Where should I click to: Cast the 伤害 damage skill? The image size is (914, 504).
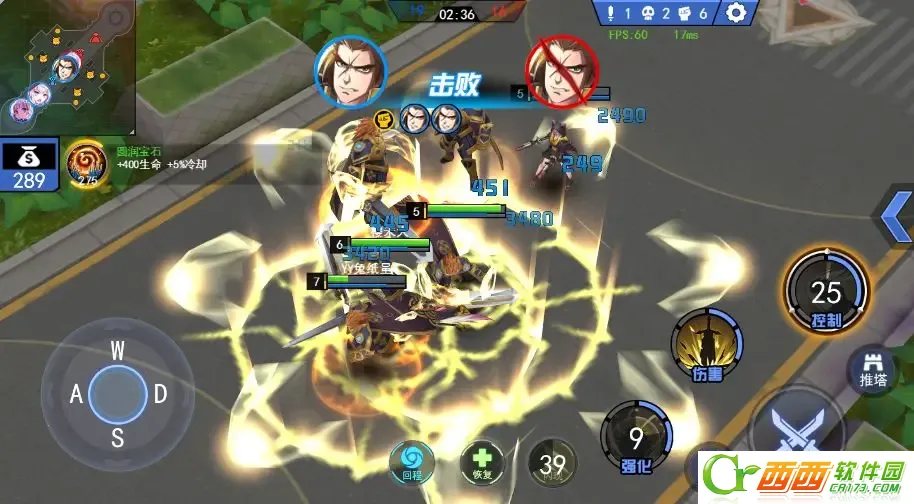click(x=707, y=345)
